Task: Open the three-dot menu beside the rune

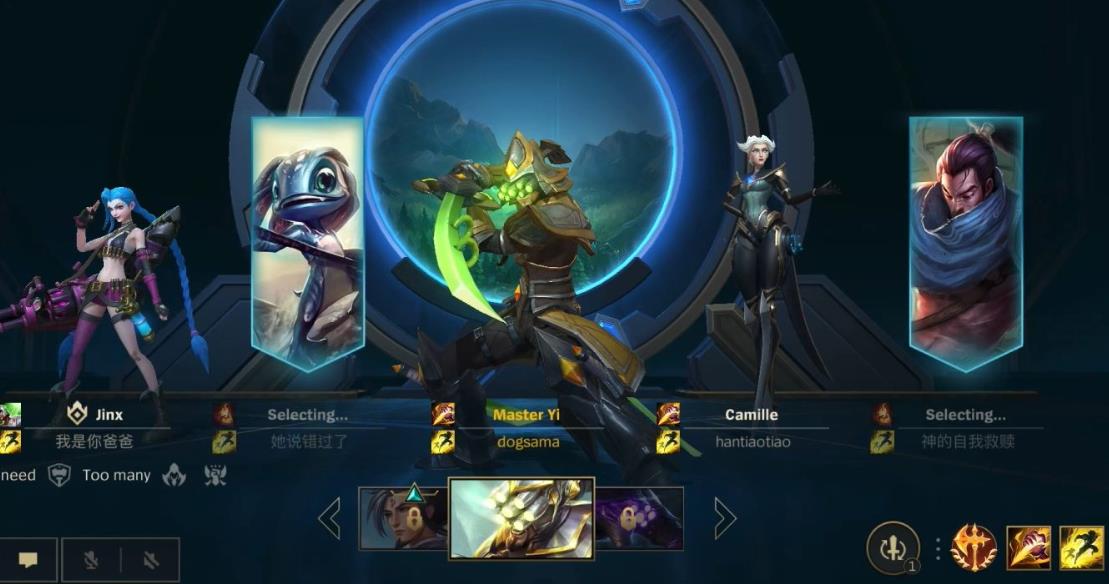Action: pos(938,548)
